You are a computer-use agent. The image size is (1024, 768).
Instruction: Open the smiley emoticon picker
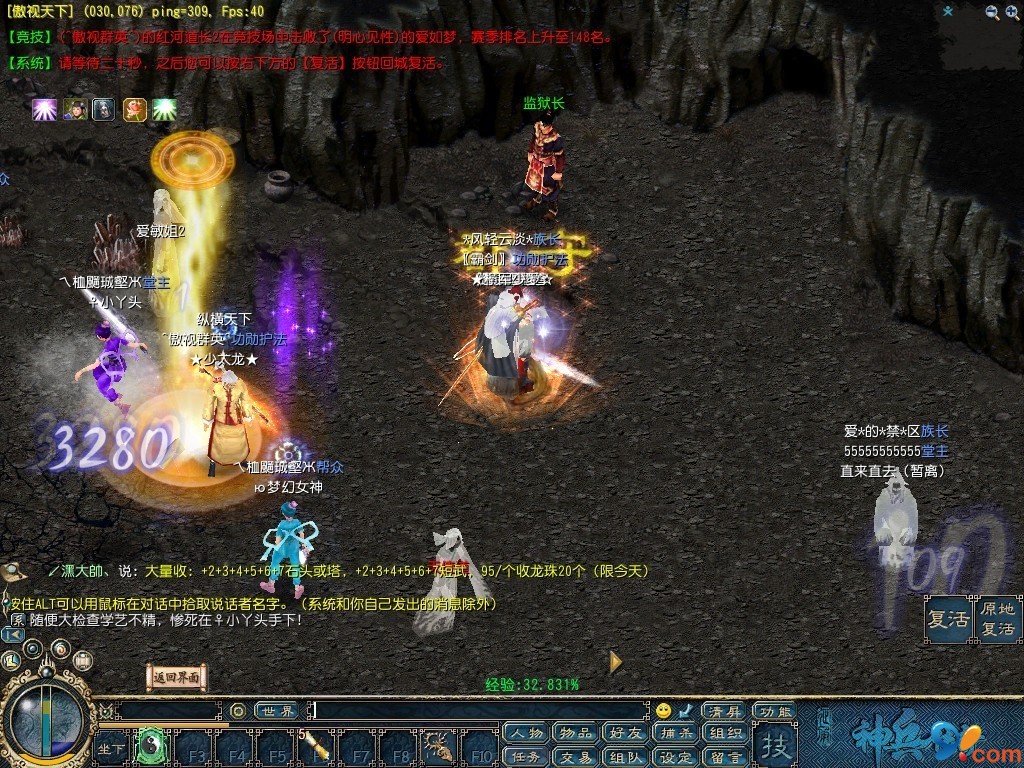[663, 711]
